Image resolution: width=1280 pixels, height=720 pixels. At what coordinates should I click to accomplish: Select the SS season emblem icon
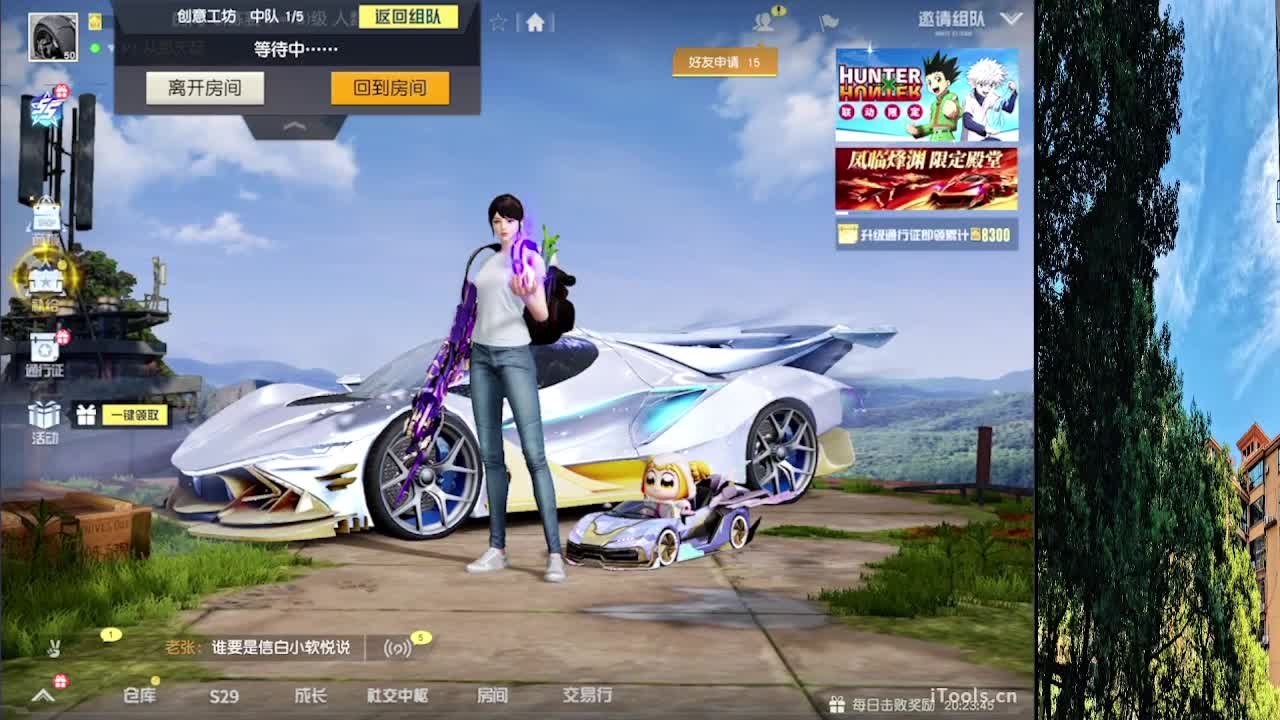click(46, 108)
